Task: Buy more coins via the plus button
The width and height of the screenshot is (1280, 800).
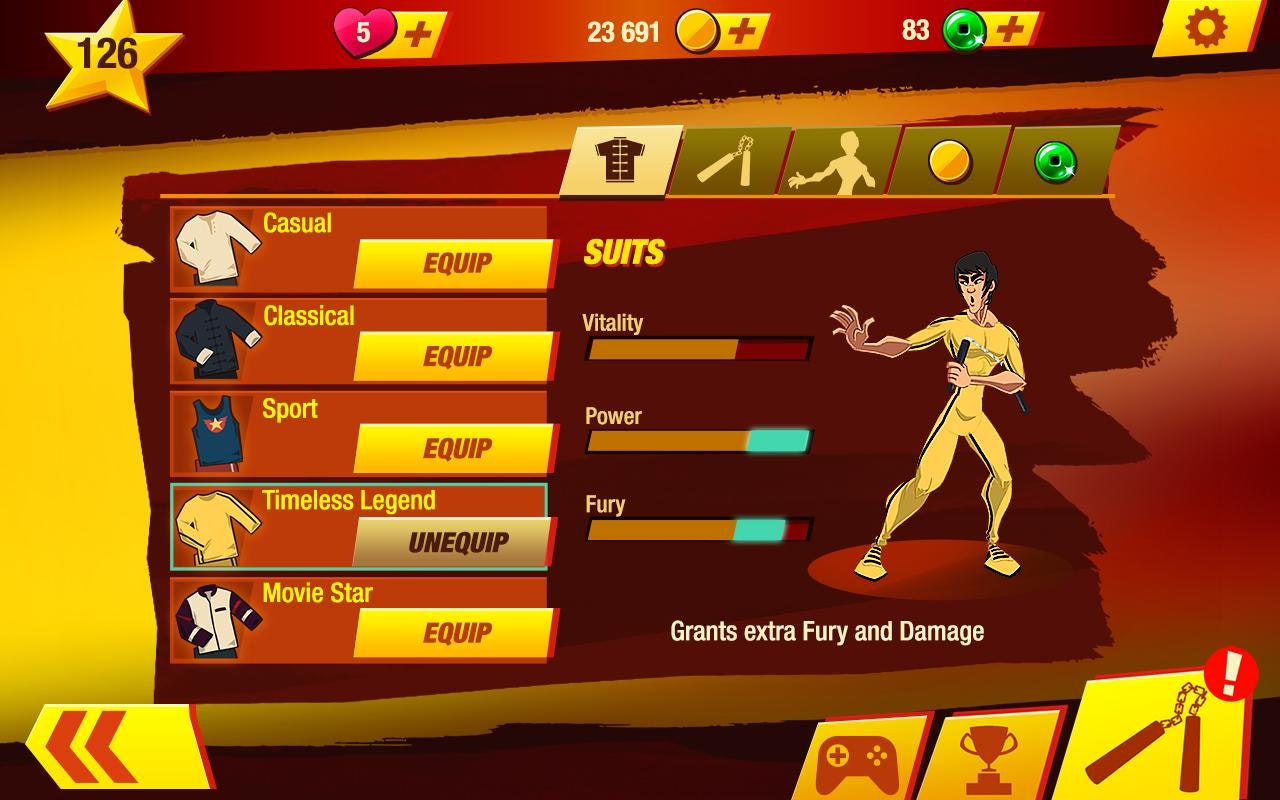Action: pyautogui.click(x=741, y=31)
